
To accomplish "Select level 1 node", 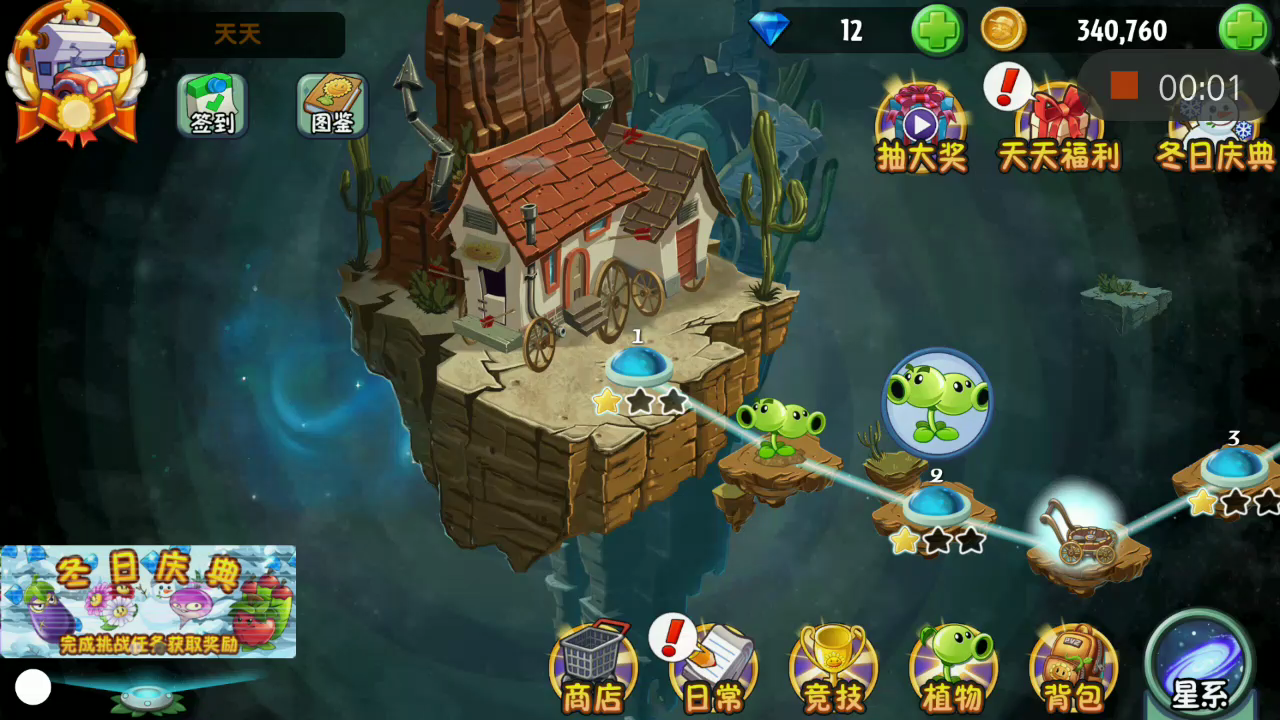I will point(639,365).
